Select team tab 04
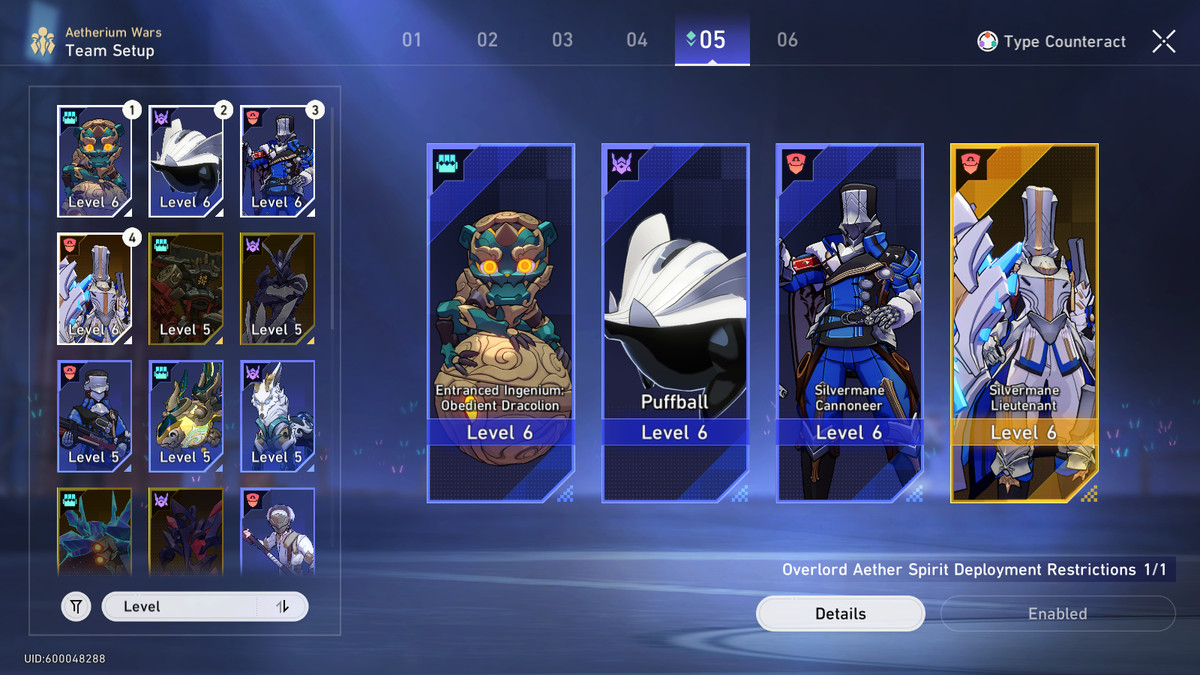Image resolution: width=1200 pixels, height=675 pixels. [637, 40]
